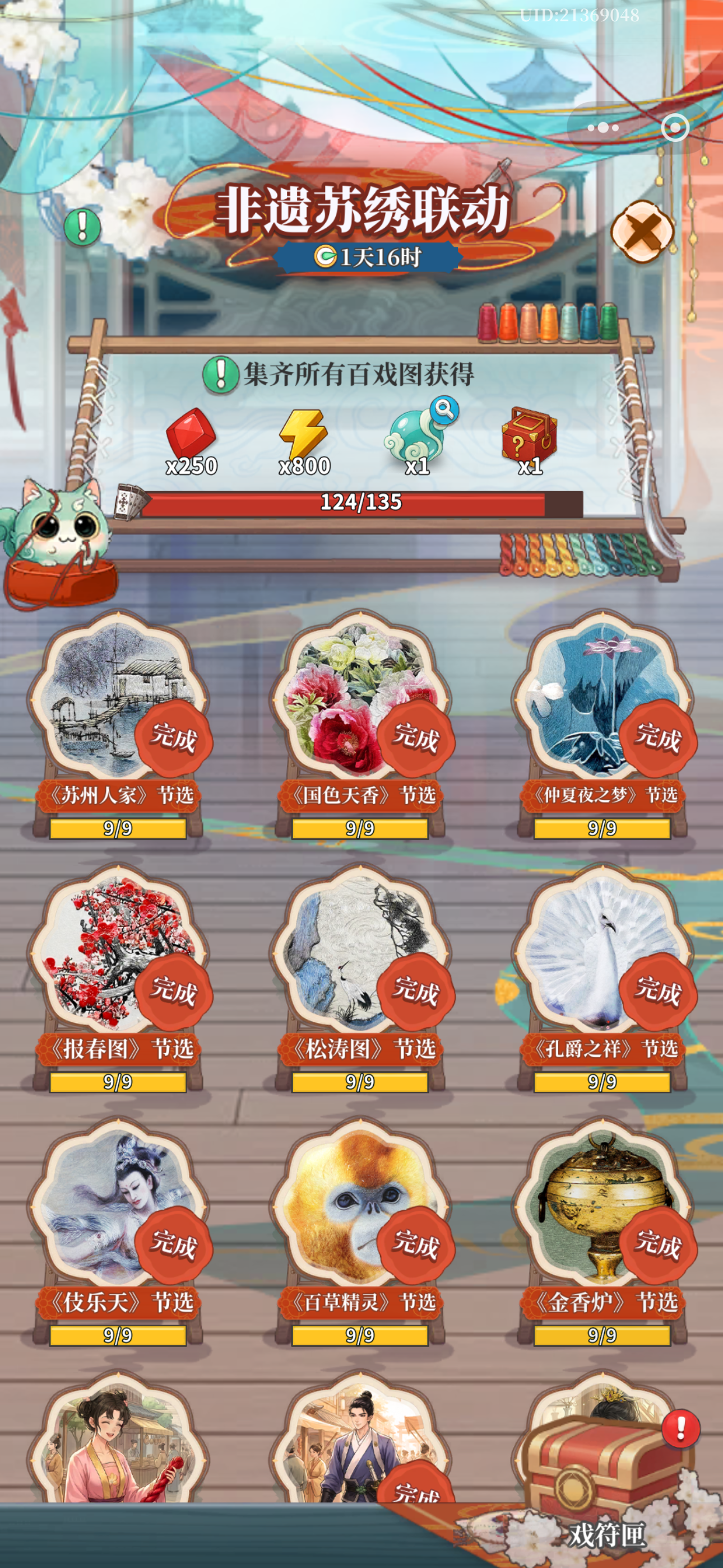Image resolution: width=723 pixels, height=1568 pixels.
Task: Tap the 124/135 collection progress bar
Action: 361,503
